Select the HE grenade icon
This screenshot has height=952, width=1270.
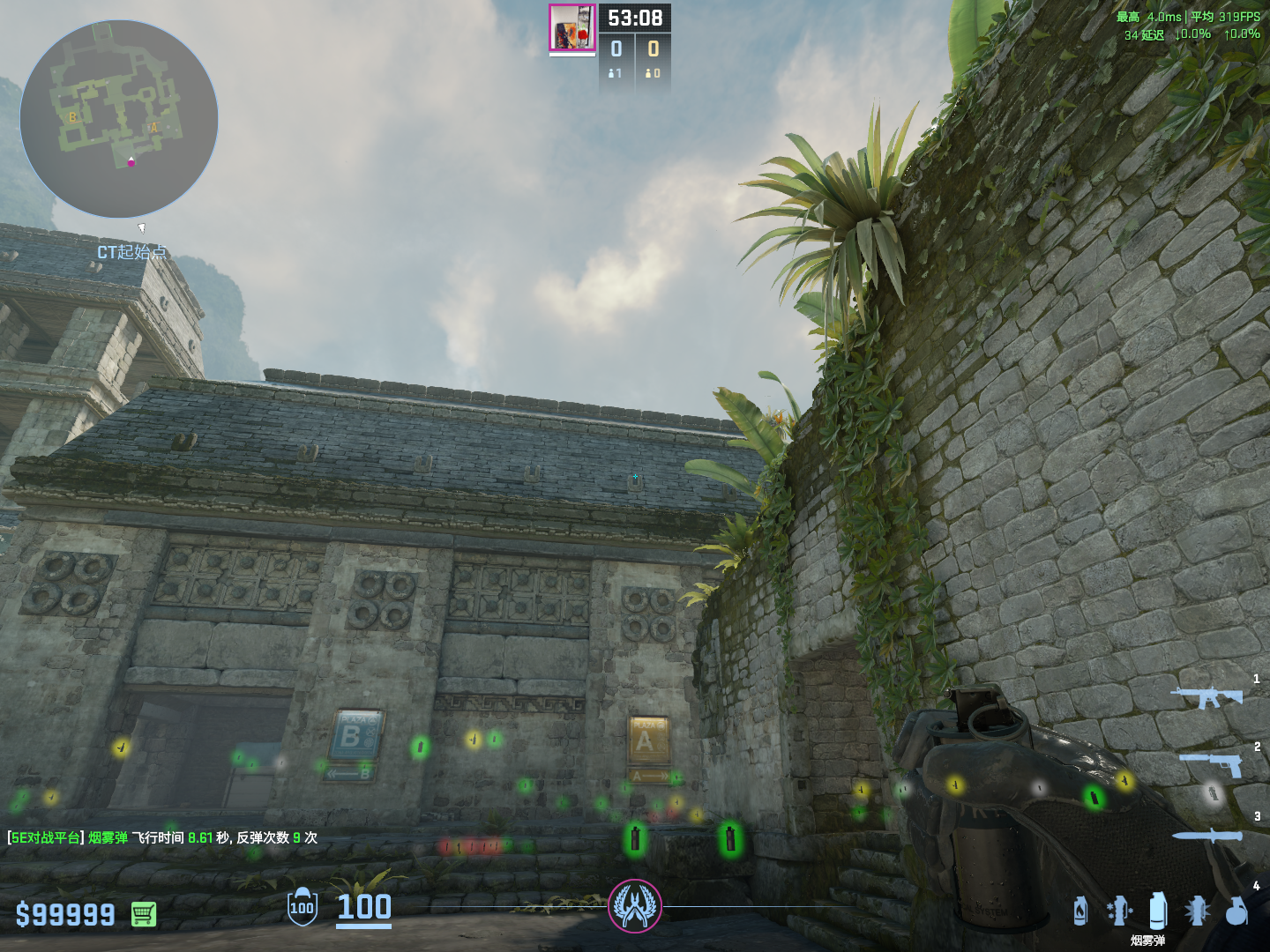[x=1236, y=911]
